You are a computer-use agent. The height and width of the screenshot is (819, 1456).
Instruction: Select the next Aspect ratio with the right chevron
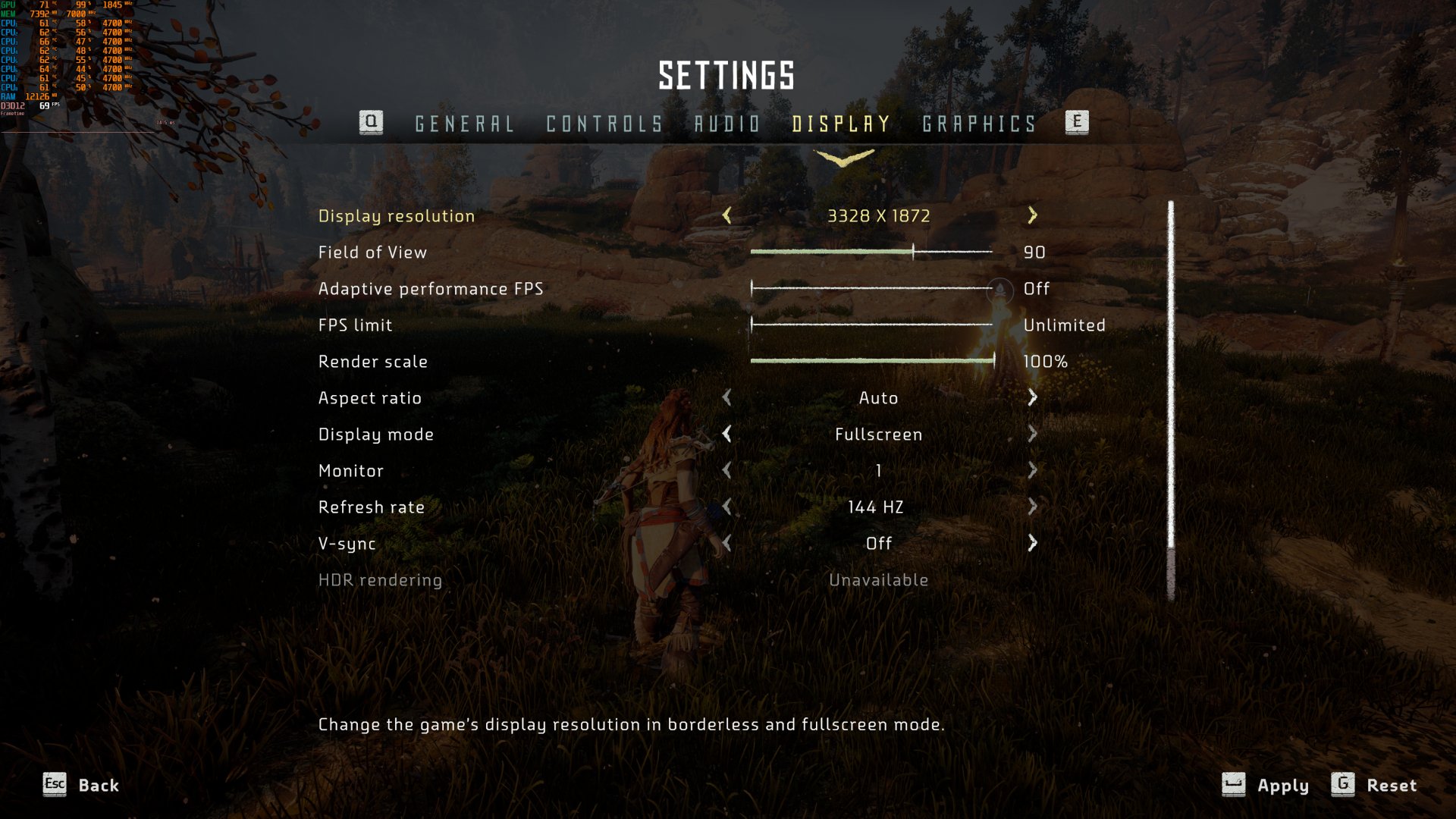[x=1031, y=397]
